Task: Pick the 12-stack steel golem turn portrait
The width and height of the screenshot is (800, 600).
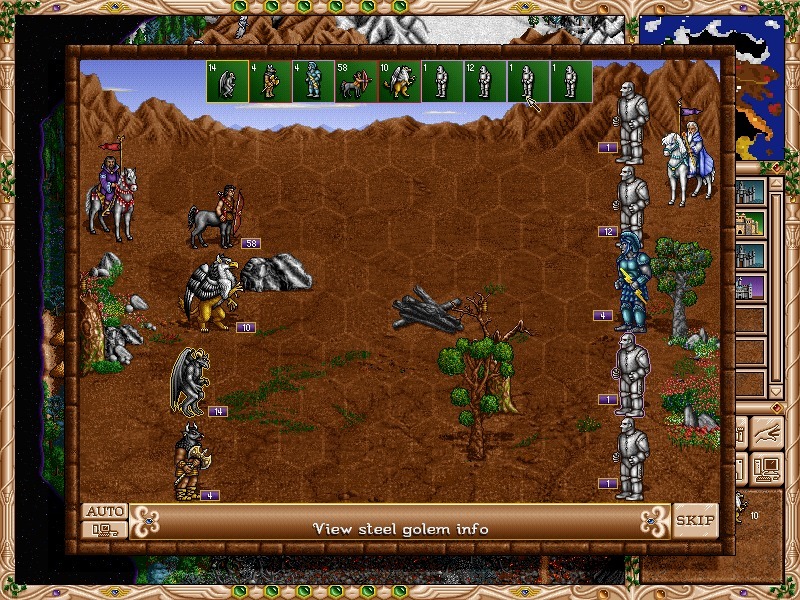Action: (486, 81)
